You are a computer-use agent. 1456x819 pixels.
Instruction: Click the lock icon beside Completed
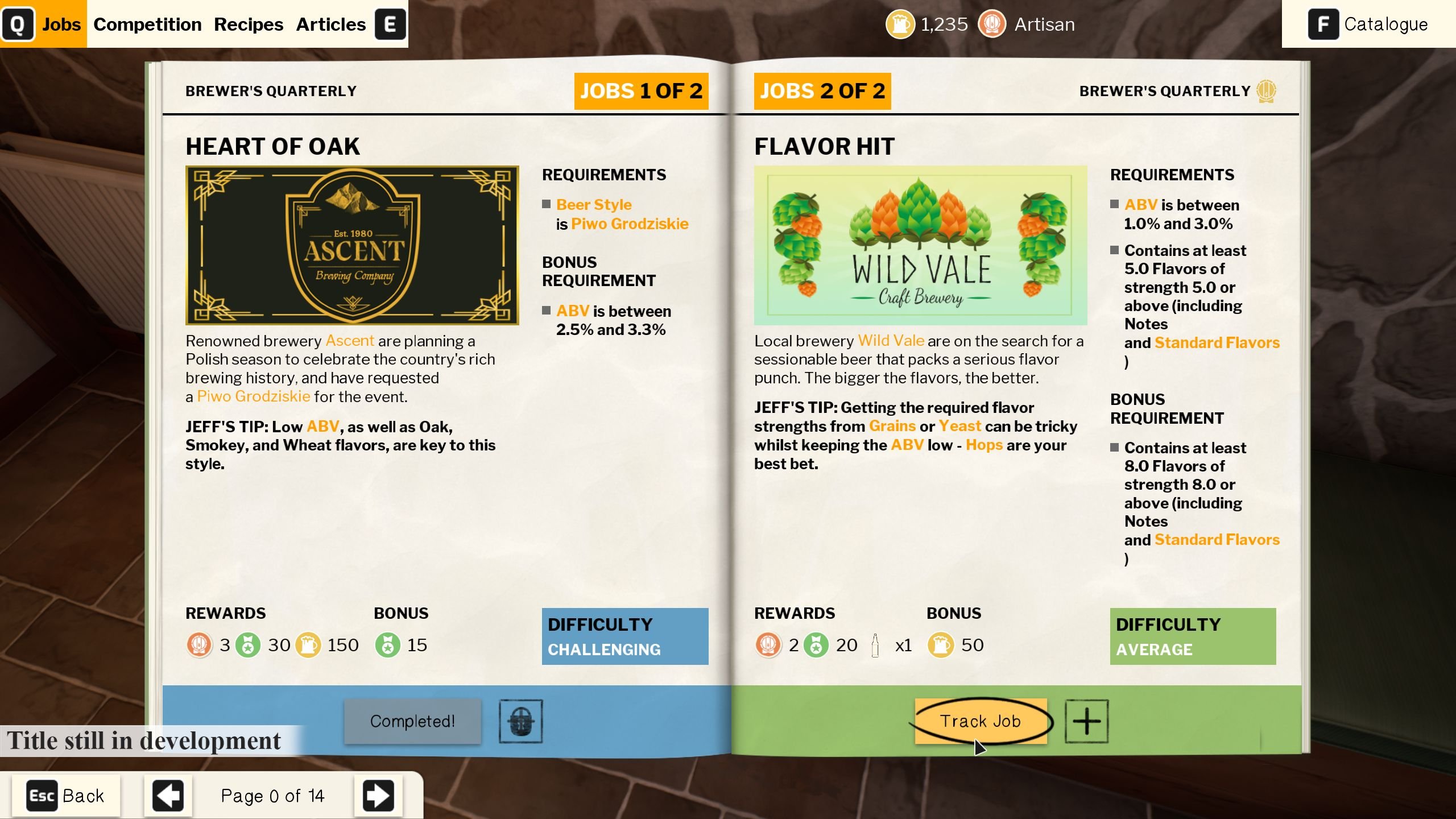coord(521,721)
